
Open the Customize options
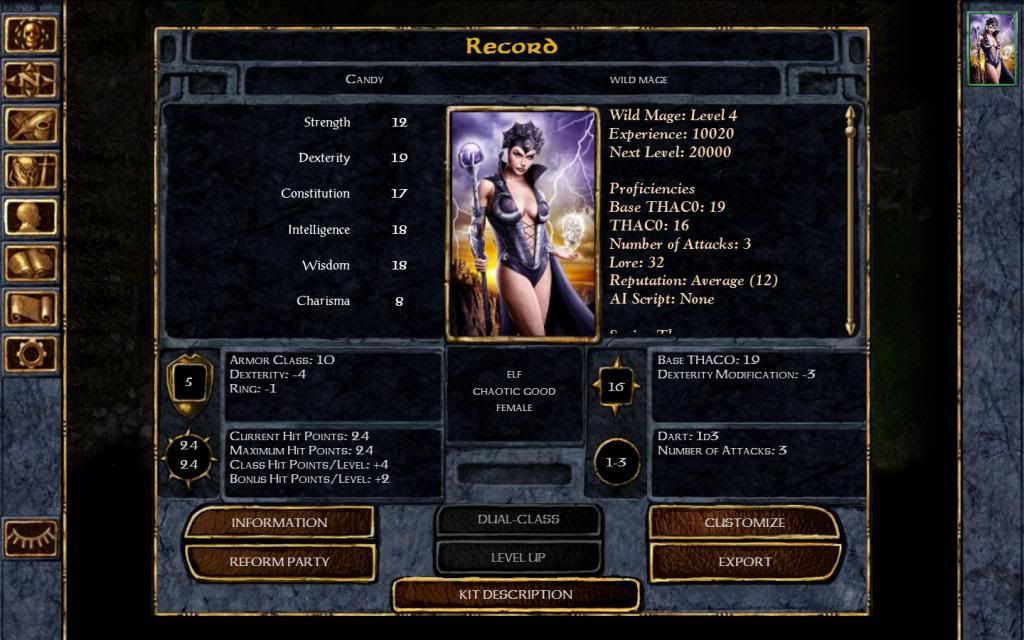pyautogui.click(x=744, y=522)
